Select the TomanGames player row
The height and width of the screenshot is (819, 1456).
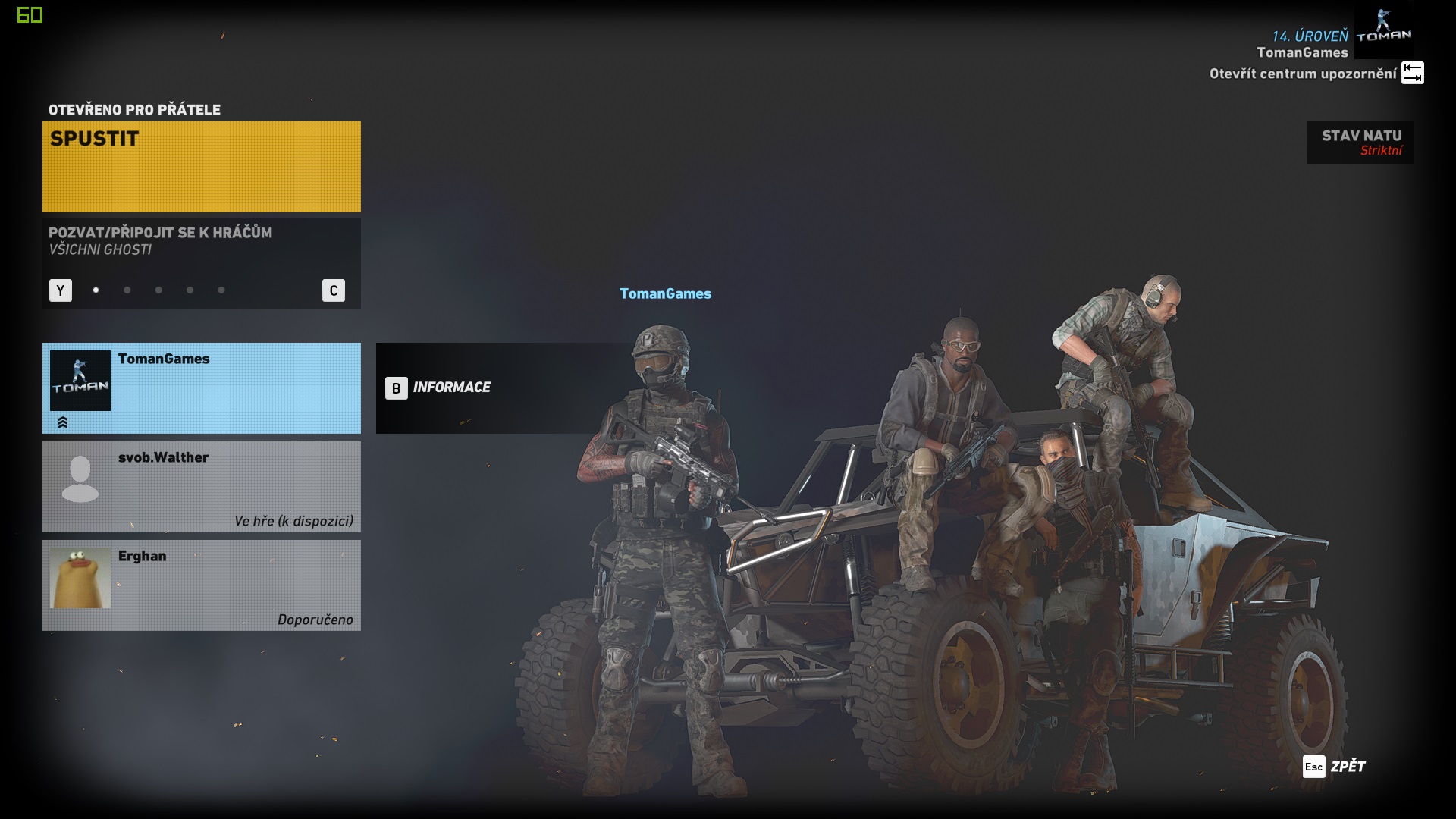(201, 388)
